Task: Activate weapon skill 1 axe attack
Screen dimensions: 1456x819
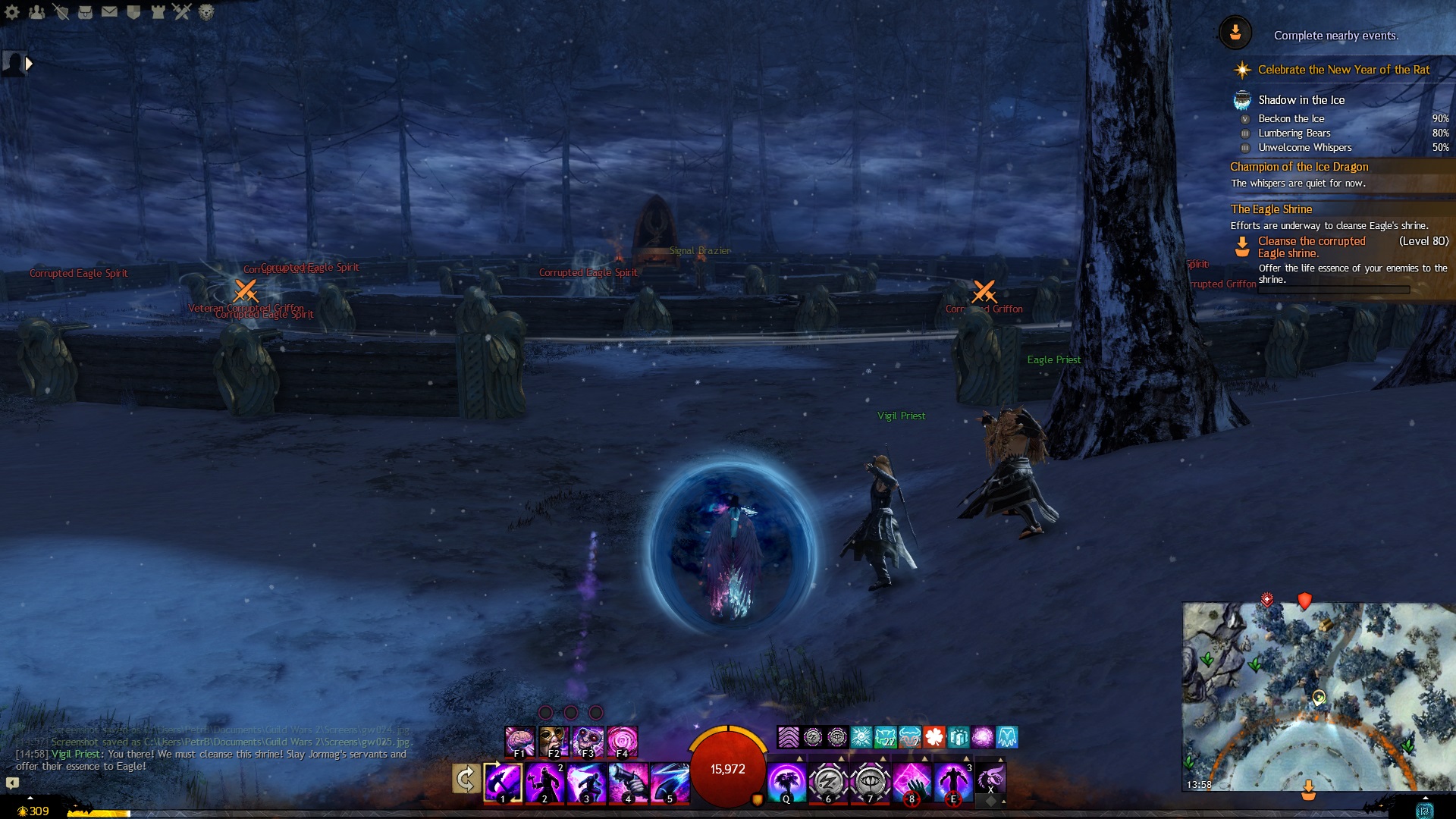Action: 503,782
